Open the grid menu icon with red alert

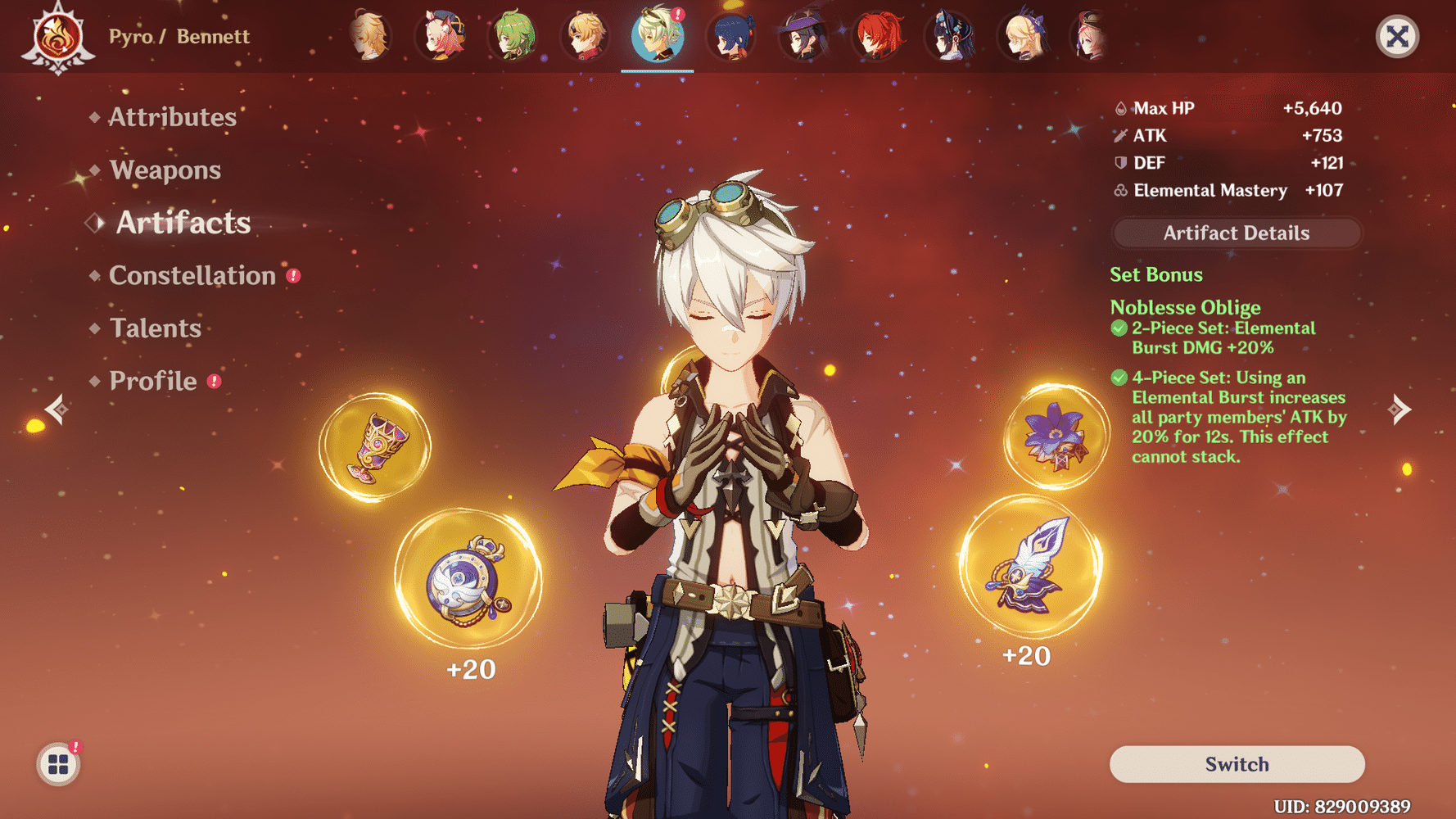click(58, 764)
